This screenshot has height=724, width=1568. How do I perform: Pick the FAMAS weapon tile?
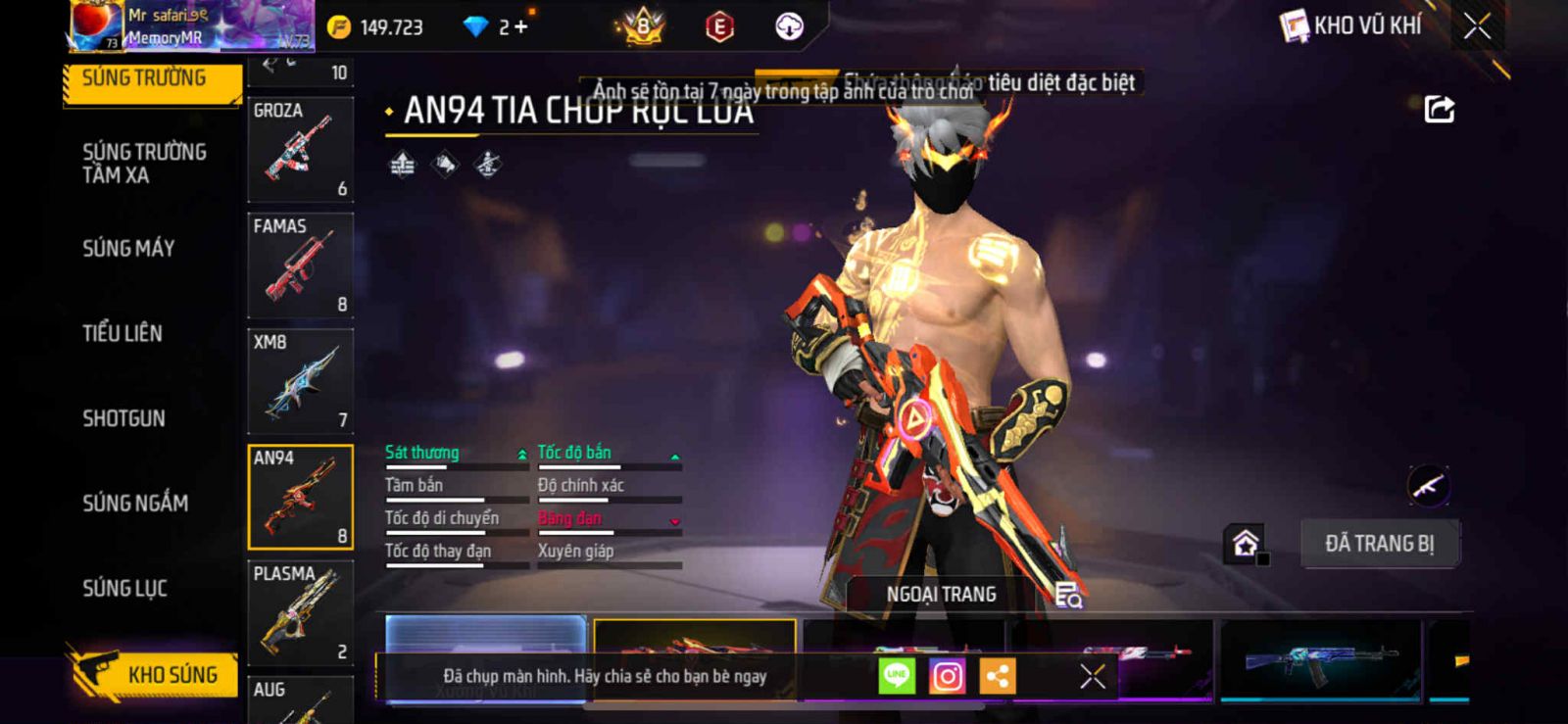click(300, 265)
